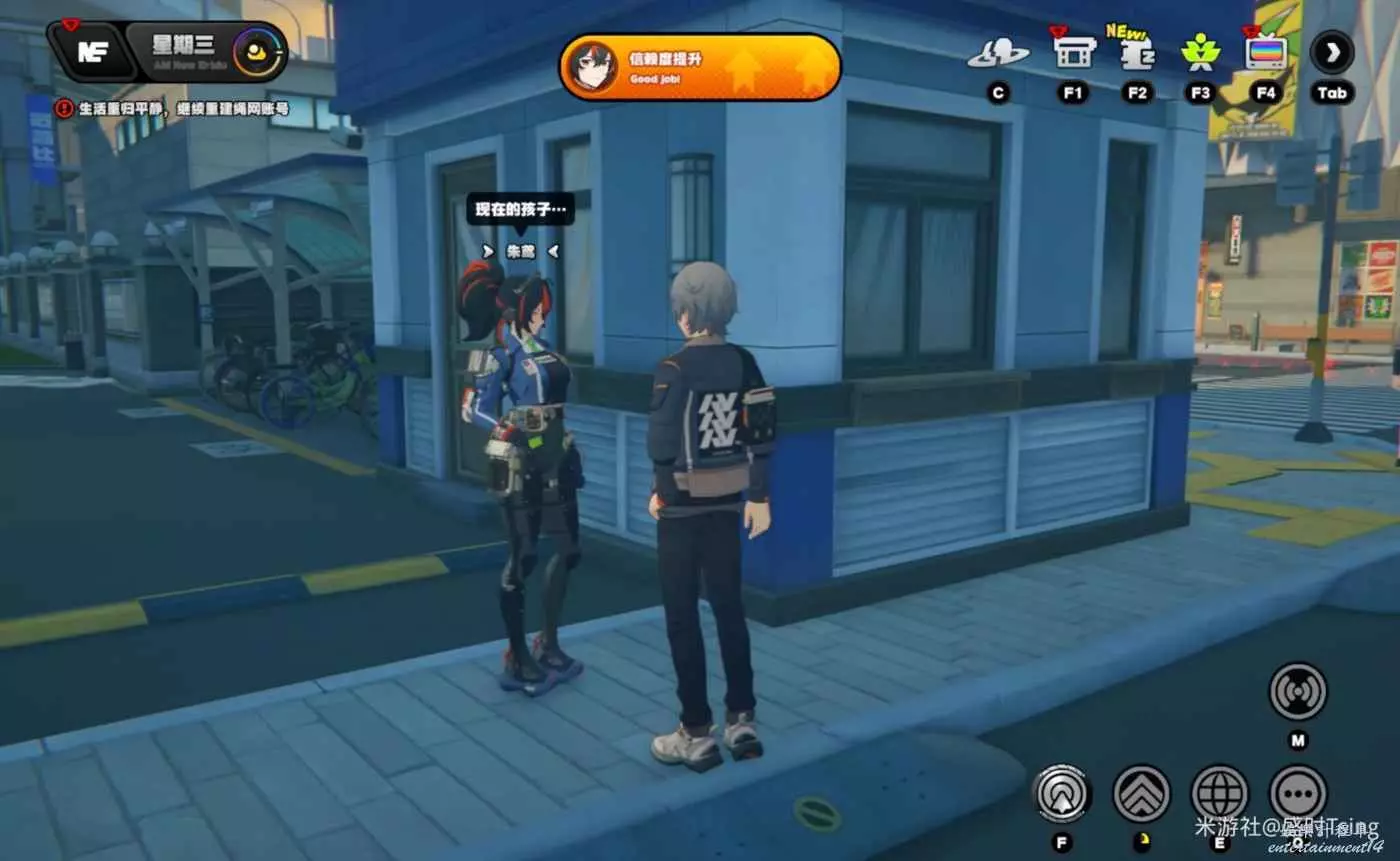This screenshot has width=1400, height=861.
Task: Open the three-dots more options button
Action: coord(1298,793)
